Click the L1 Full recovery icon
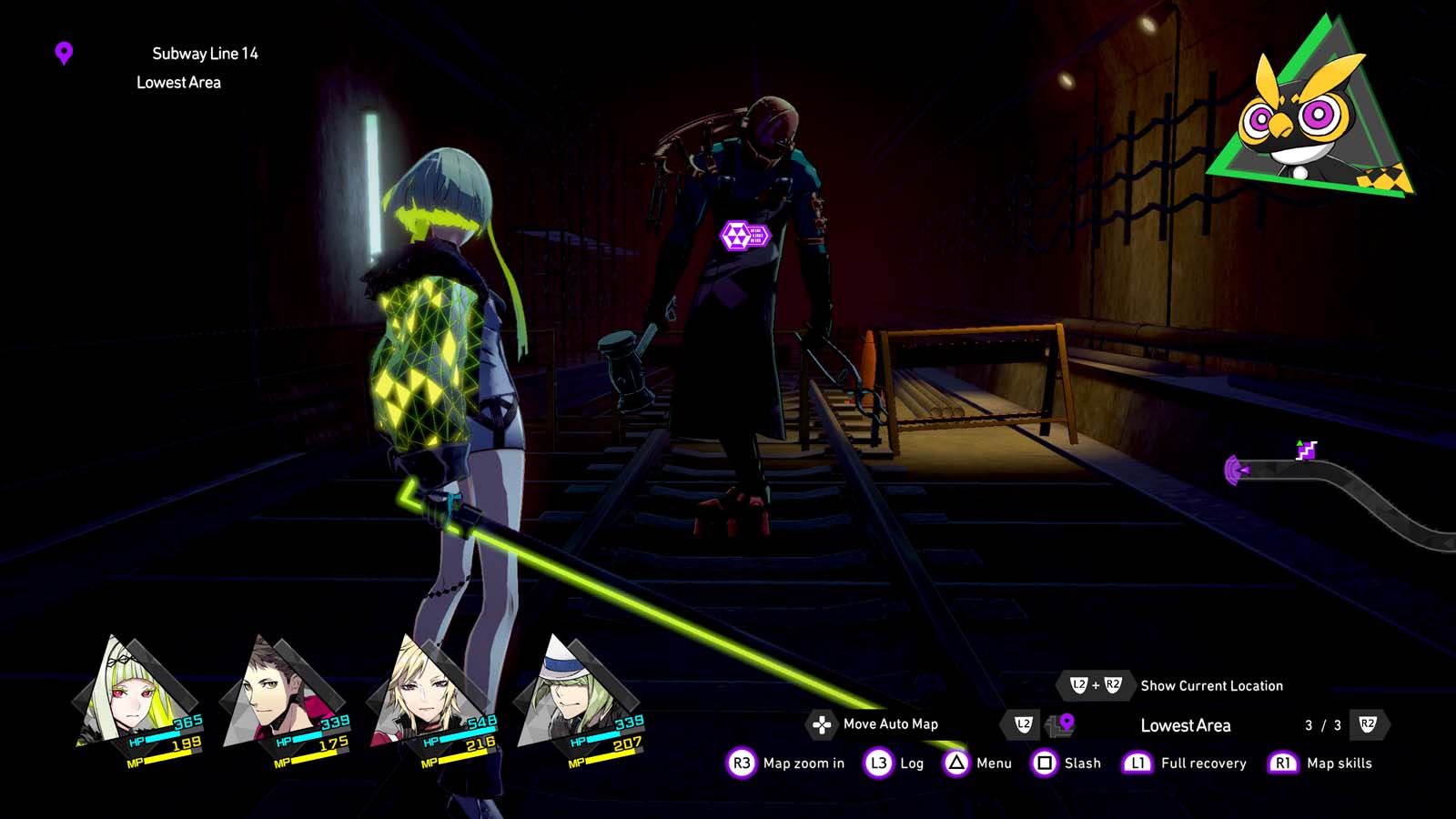The height and width of the screenshot is (819, 1456). 1136,763
